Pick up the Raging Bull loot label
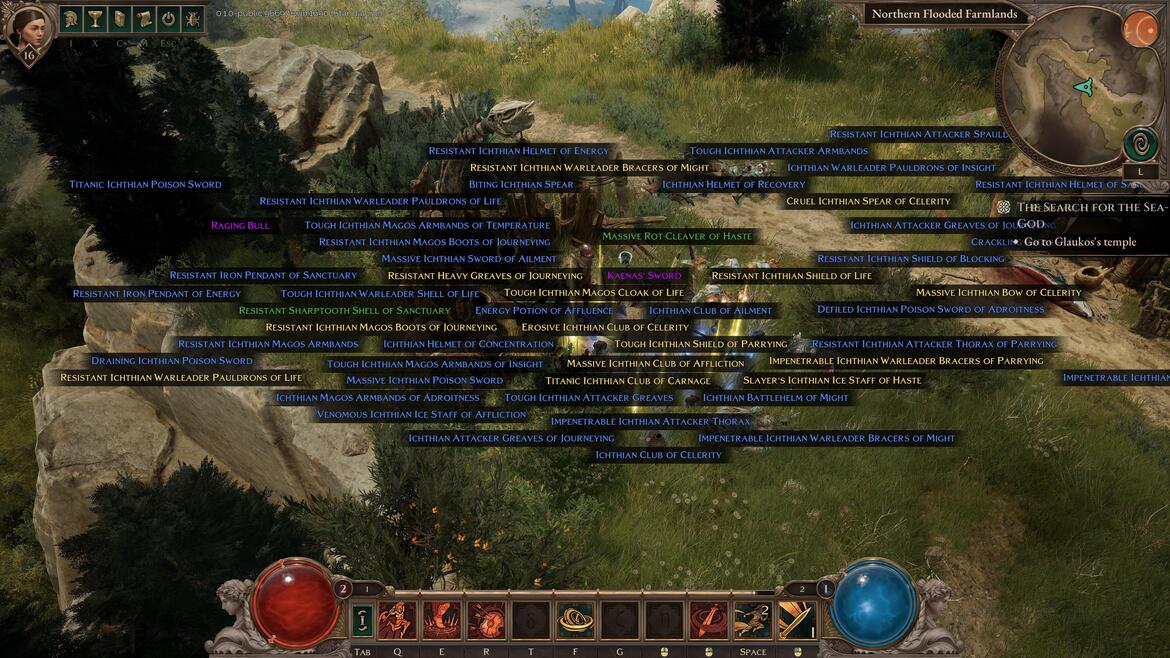The image size is (1170, 658). click(240, 226)
